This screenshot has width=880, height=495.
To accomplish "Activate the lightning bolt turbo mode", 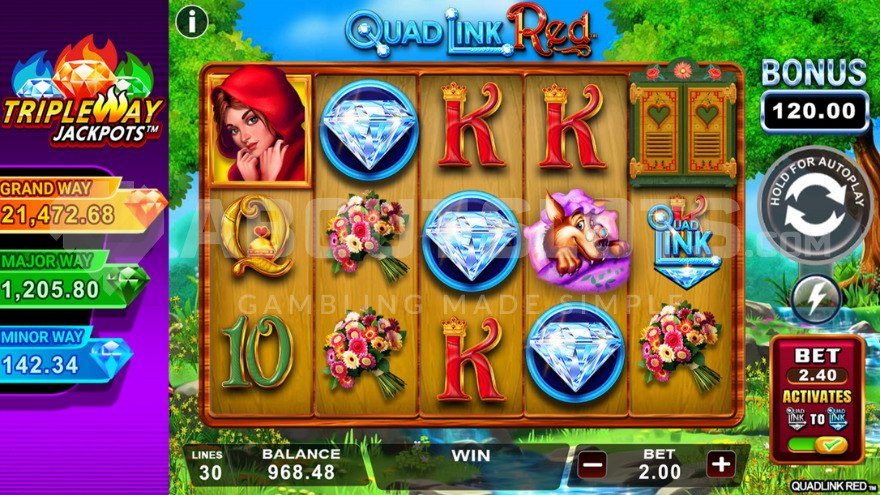I will 815,299.
